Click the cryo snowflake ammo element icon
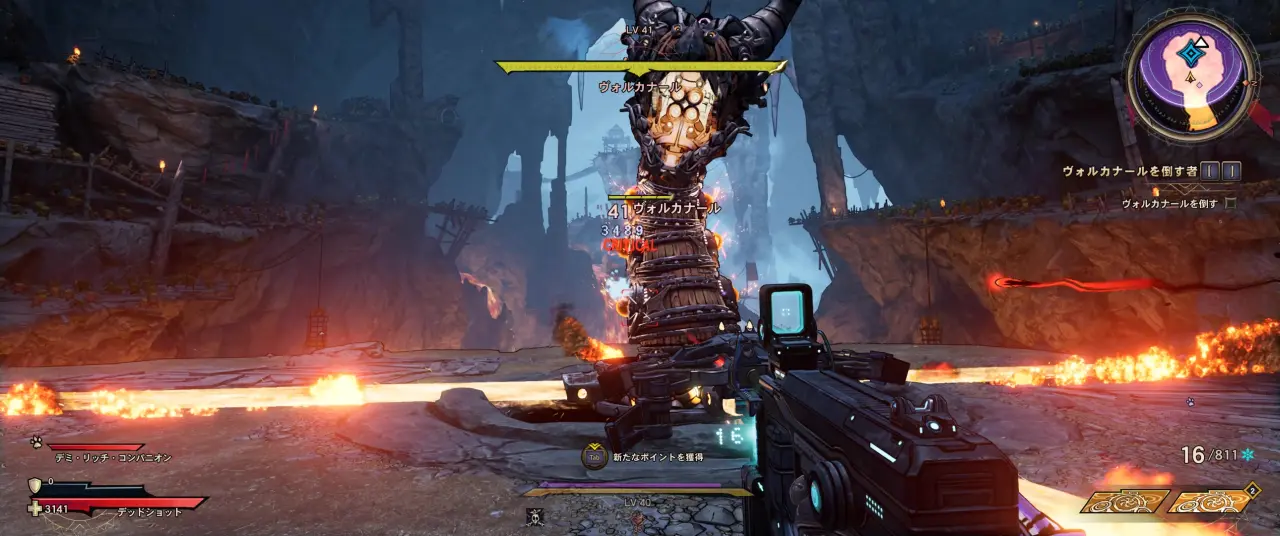The height and width of the screenshot is (536, 1280). tap(1247, 455)
